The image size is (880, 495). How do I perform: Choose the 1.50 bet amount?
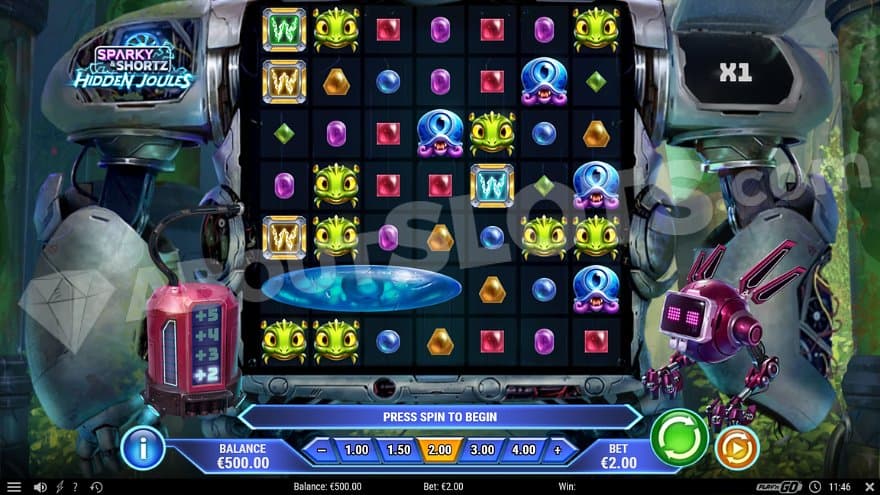coord(398,450)
